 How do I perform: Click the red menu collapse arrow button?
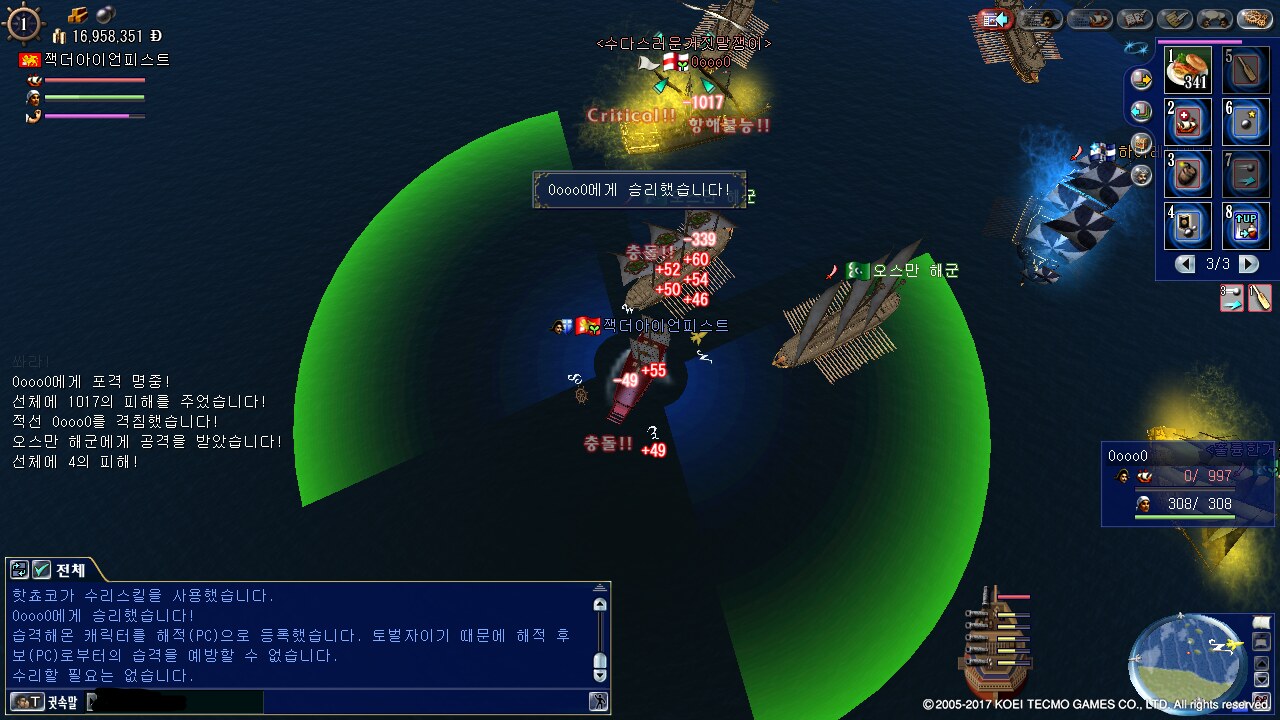(996, 18)
